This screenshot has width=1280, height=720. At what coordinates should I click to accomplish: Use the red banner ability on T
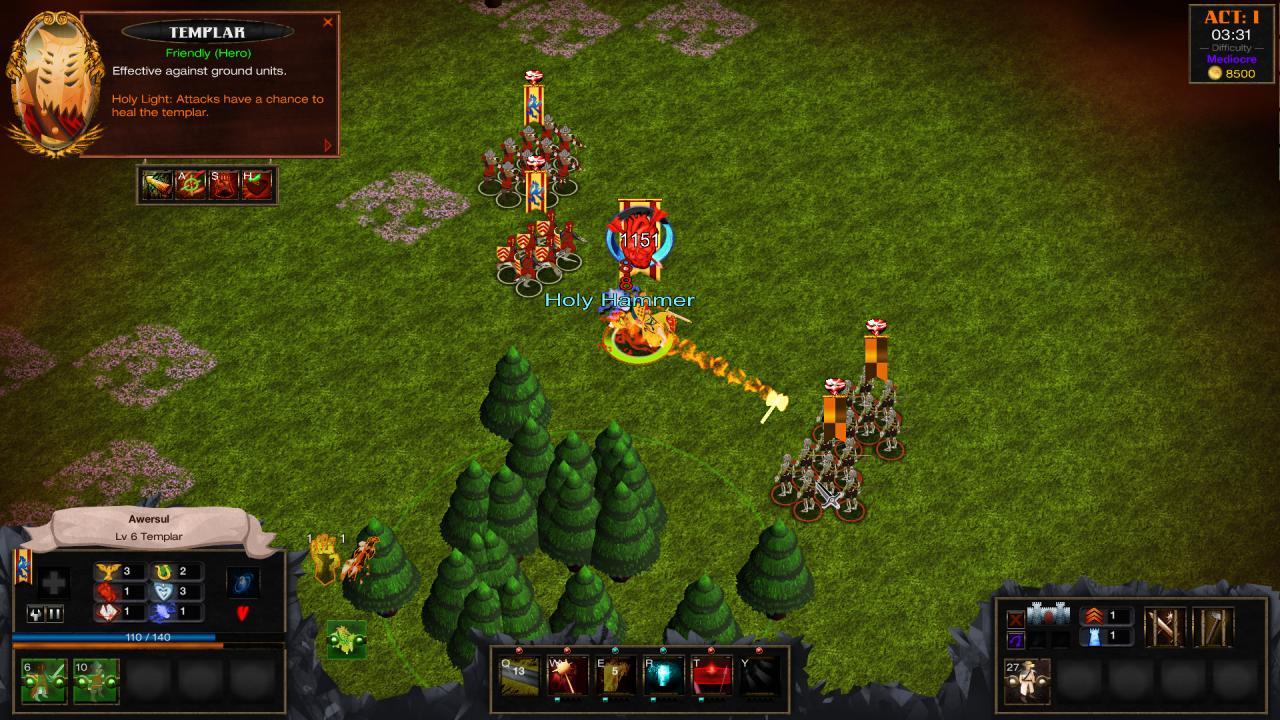711,676
